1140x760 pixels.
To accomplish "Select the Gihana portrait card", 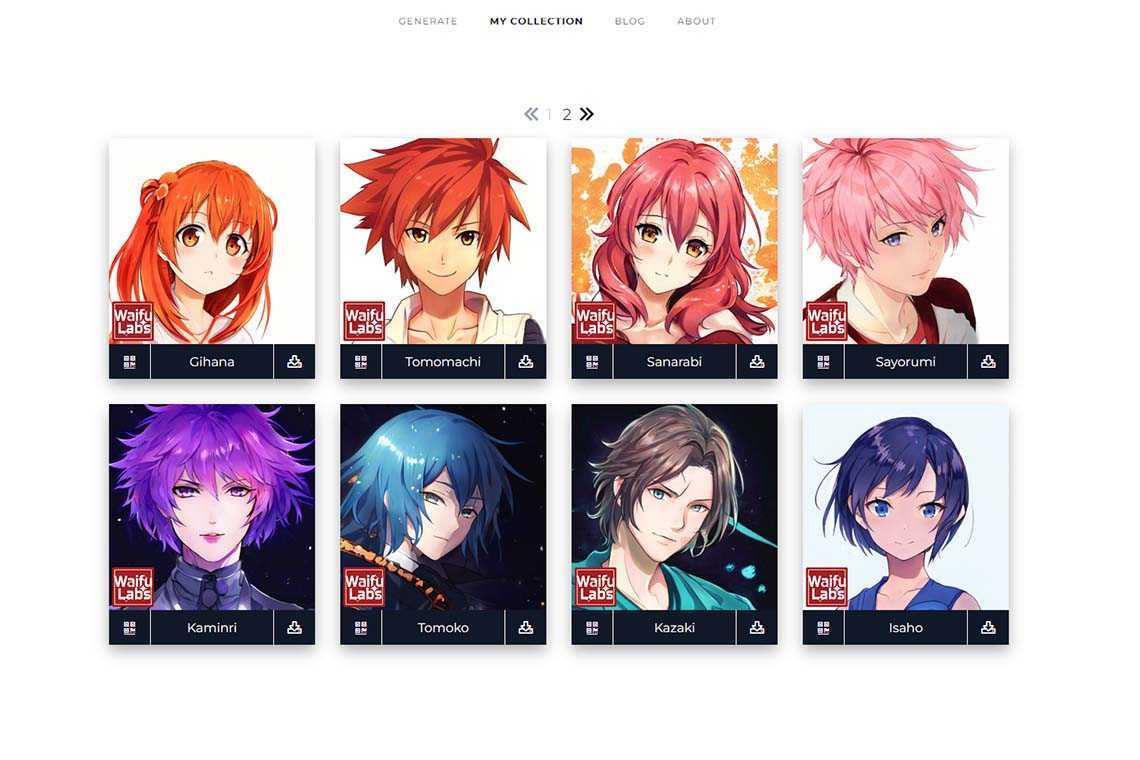I will coord(212,240).
